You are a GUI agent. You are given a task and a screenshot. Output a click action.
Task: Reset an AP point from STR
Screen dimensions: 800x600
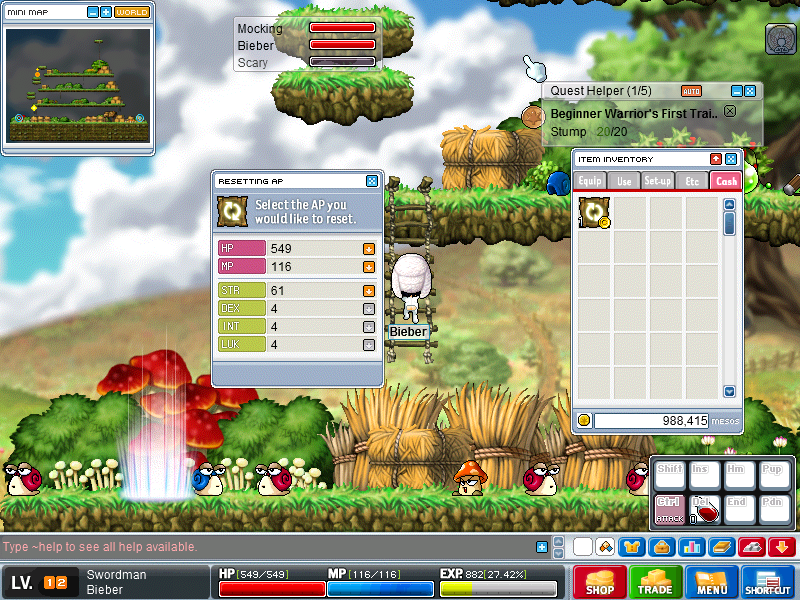pyautogui.click(x=368, y=290)
